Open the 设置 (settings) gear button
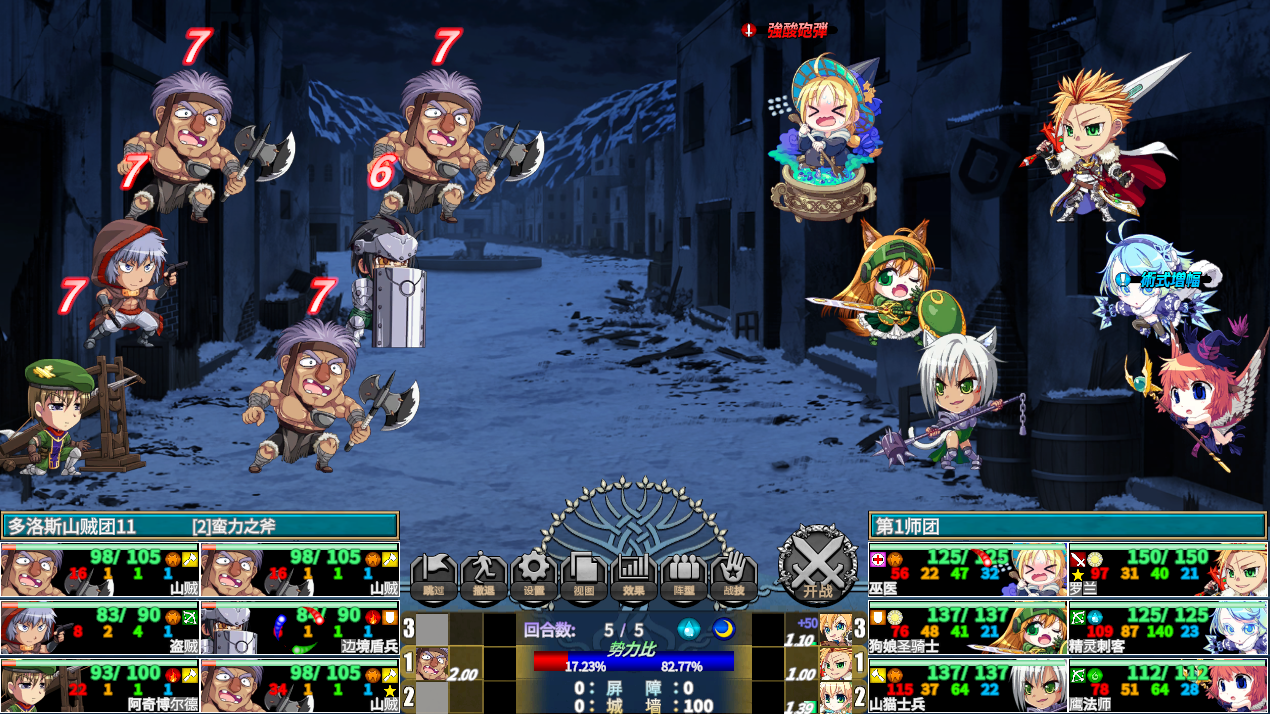Screen dimensions: 1270x714 [534, 577]
